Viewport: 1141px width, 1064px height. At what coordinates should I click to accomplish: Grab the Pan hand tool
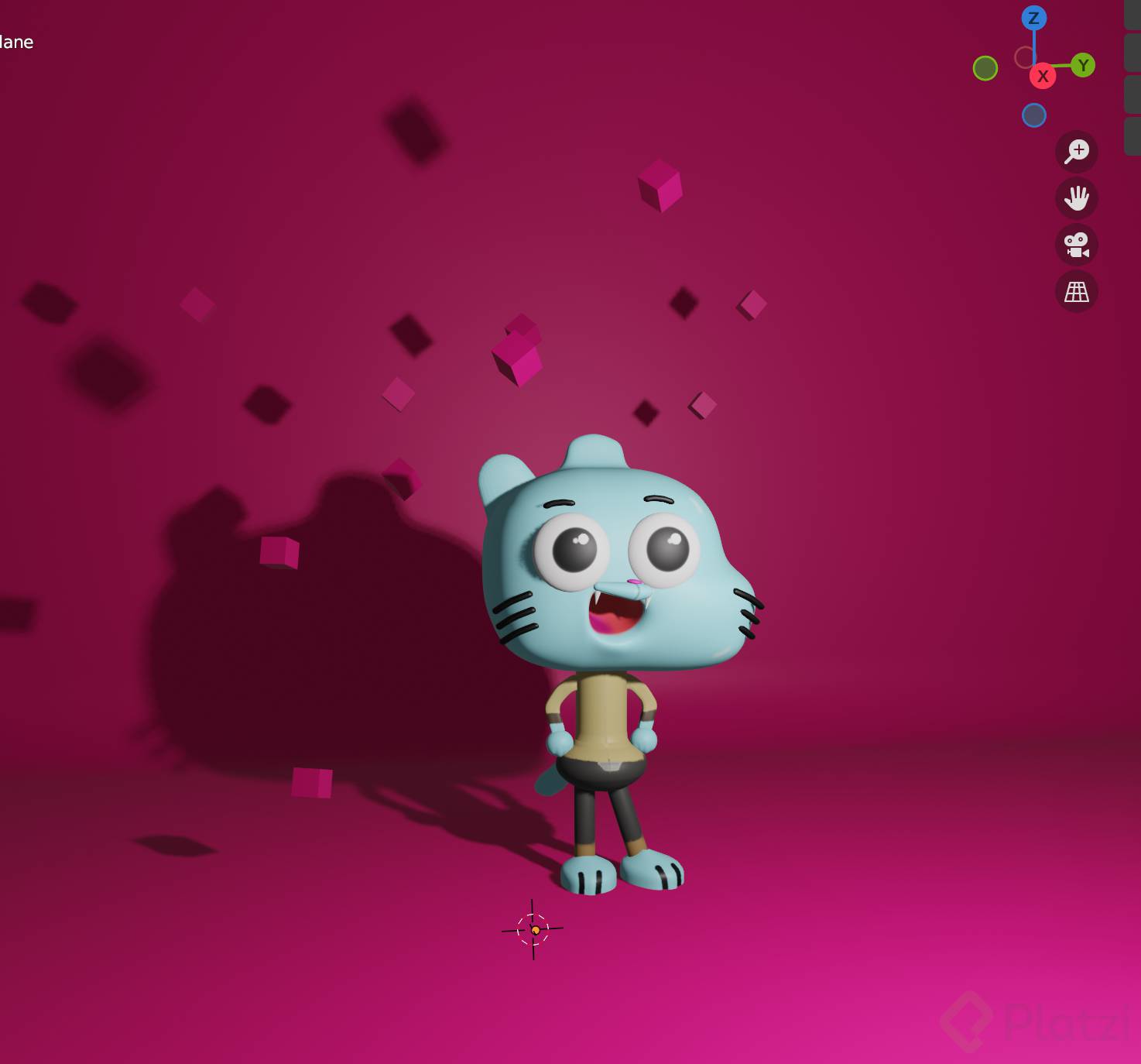pyautogui.click(x=1077, y=199)
